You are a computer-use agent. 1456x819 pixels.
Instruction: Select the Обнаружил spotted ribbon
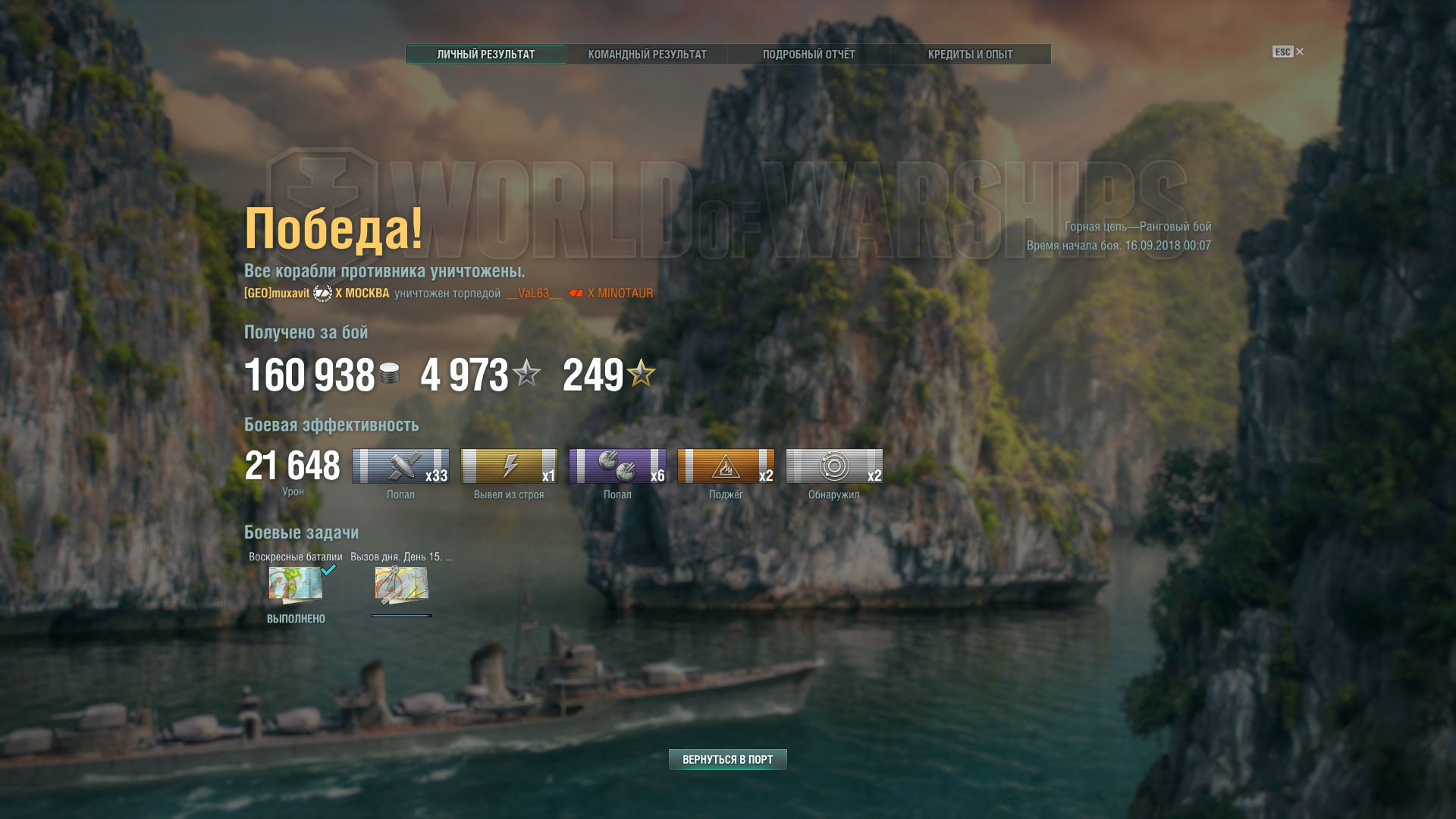[x=834, y=466]
